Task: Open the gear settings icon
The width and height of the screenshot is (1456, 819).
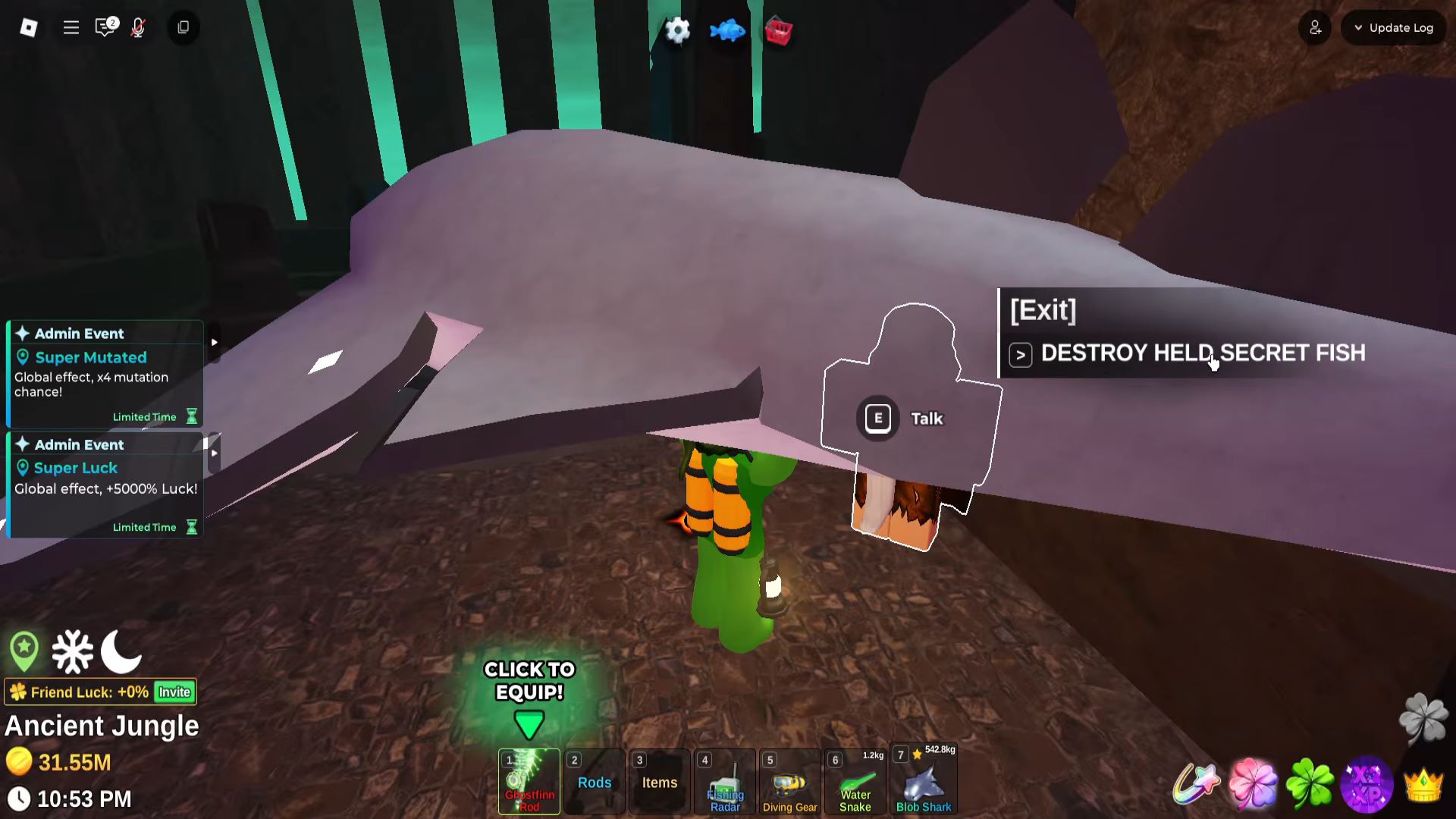Action: coord(677,31)
